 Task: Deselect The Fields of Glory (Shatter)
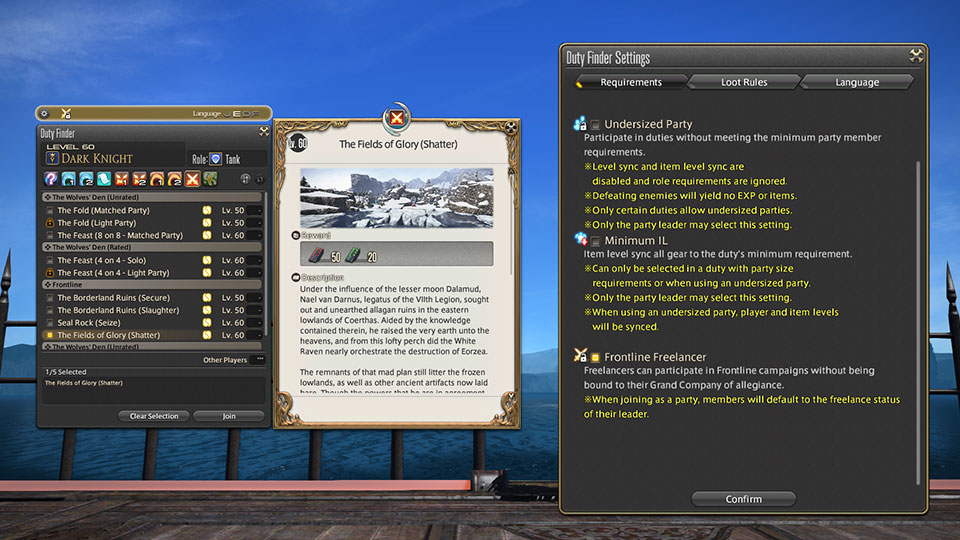(x=48, y=335)
